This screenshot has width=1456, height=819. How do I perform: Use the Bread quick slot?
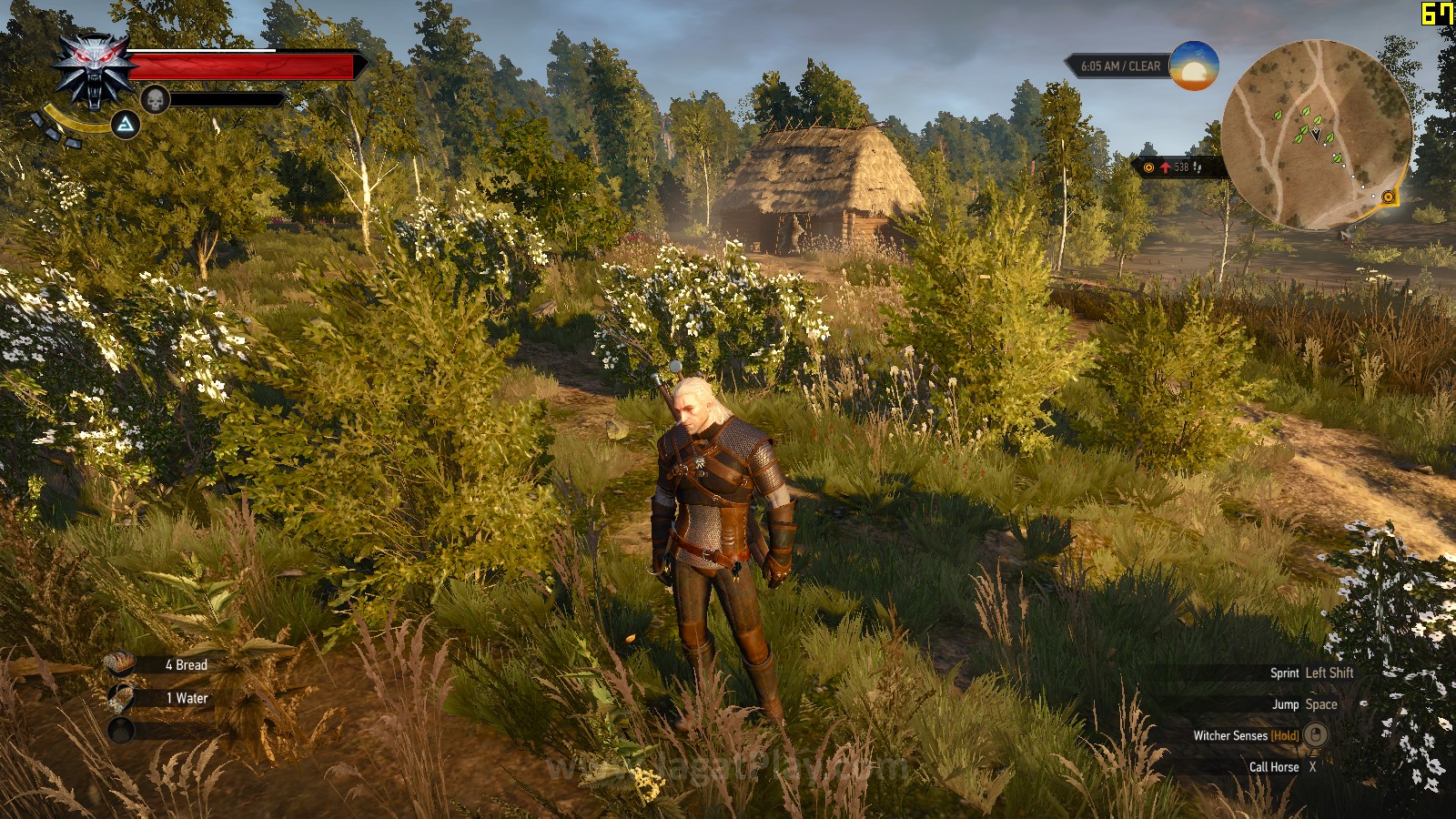coord(120,665)
